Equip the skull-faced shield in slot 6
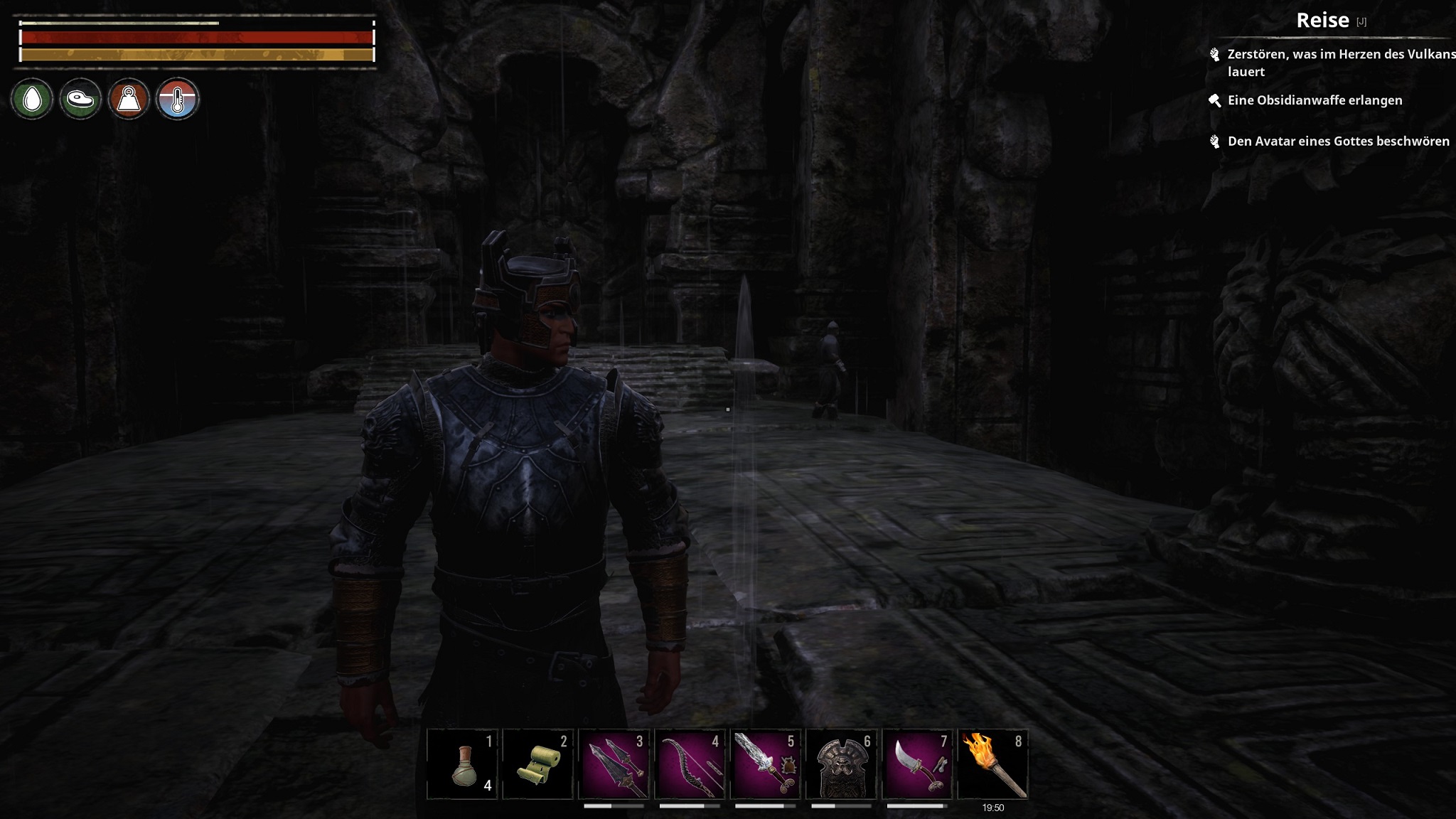1456x819 pixels. tap(842, 765)
